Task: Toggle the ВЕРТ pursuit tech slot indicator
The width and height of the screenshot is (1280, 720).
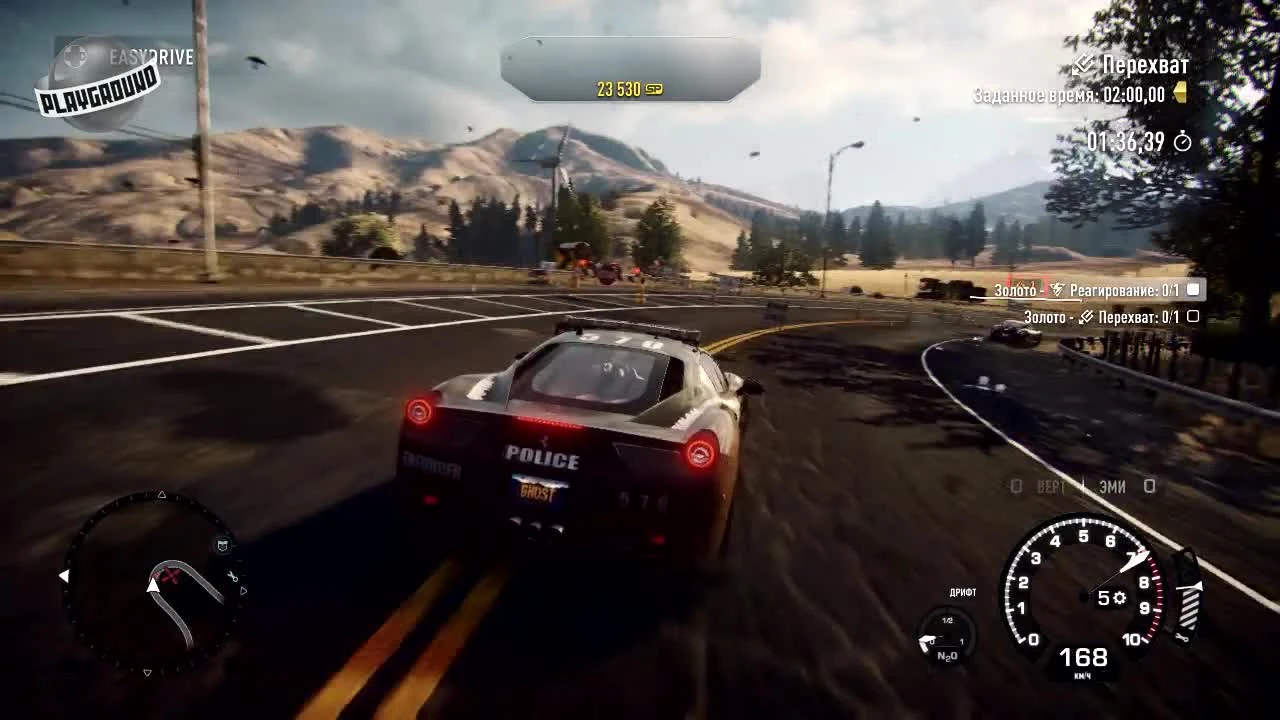Action: tap(1016, 485)
